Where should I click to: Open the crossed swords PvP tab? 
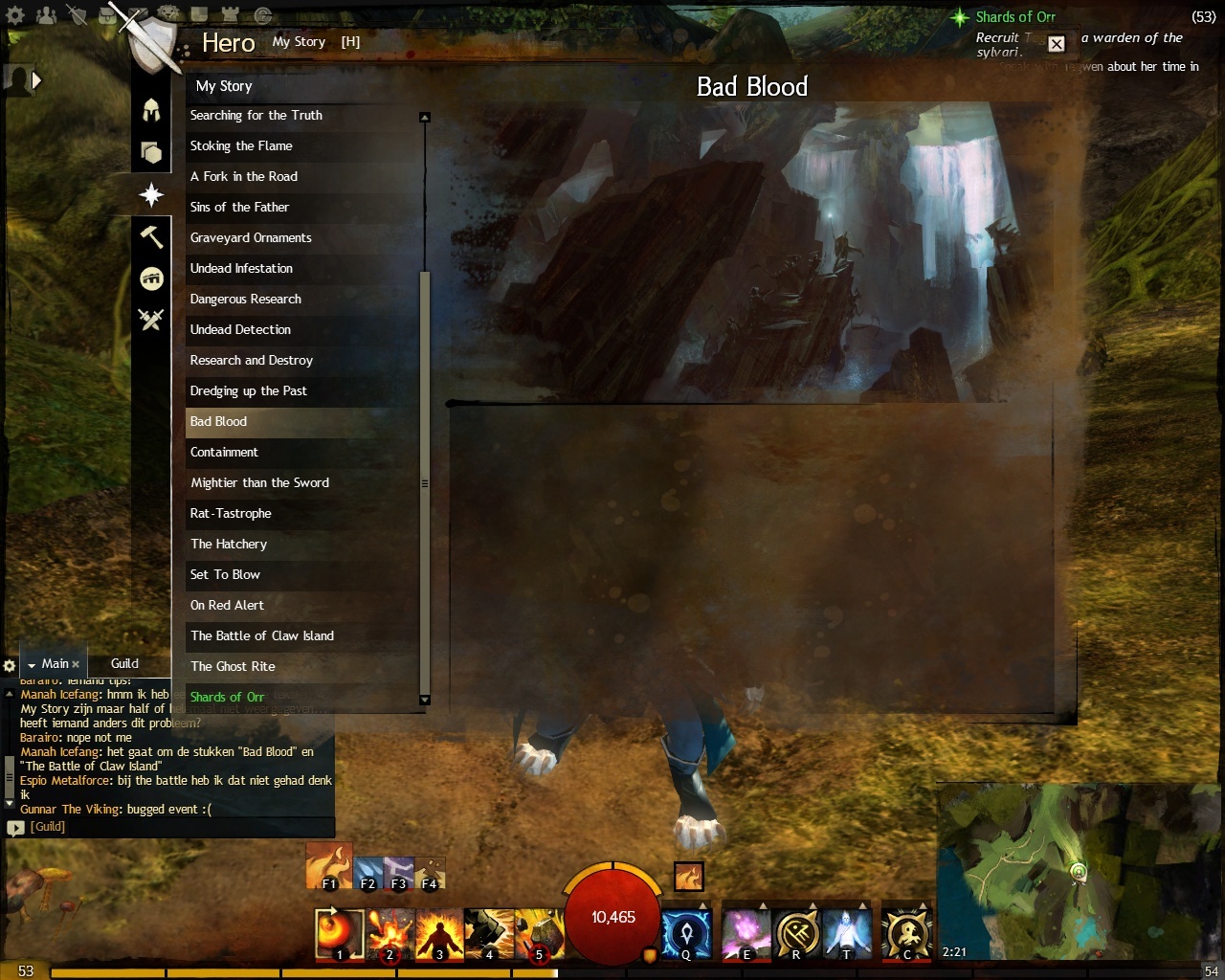click(x=151, y=320)
